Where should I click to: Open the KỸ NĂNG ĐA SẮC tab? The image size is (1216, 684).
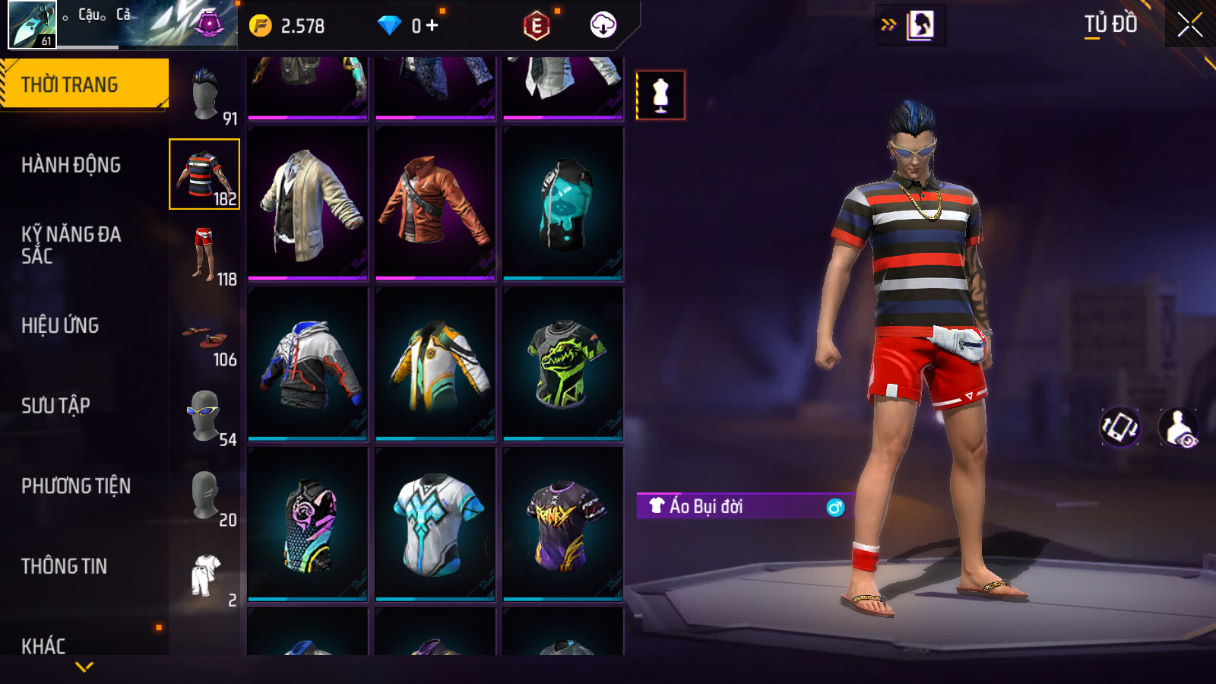pos(71,245)
